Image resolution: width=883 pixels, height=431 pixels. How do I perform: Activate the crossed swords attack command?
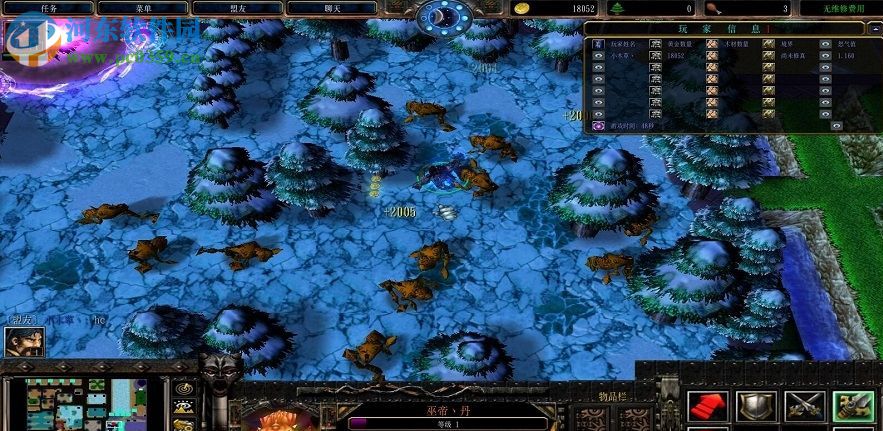804,406
